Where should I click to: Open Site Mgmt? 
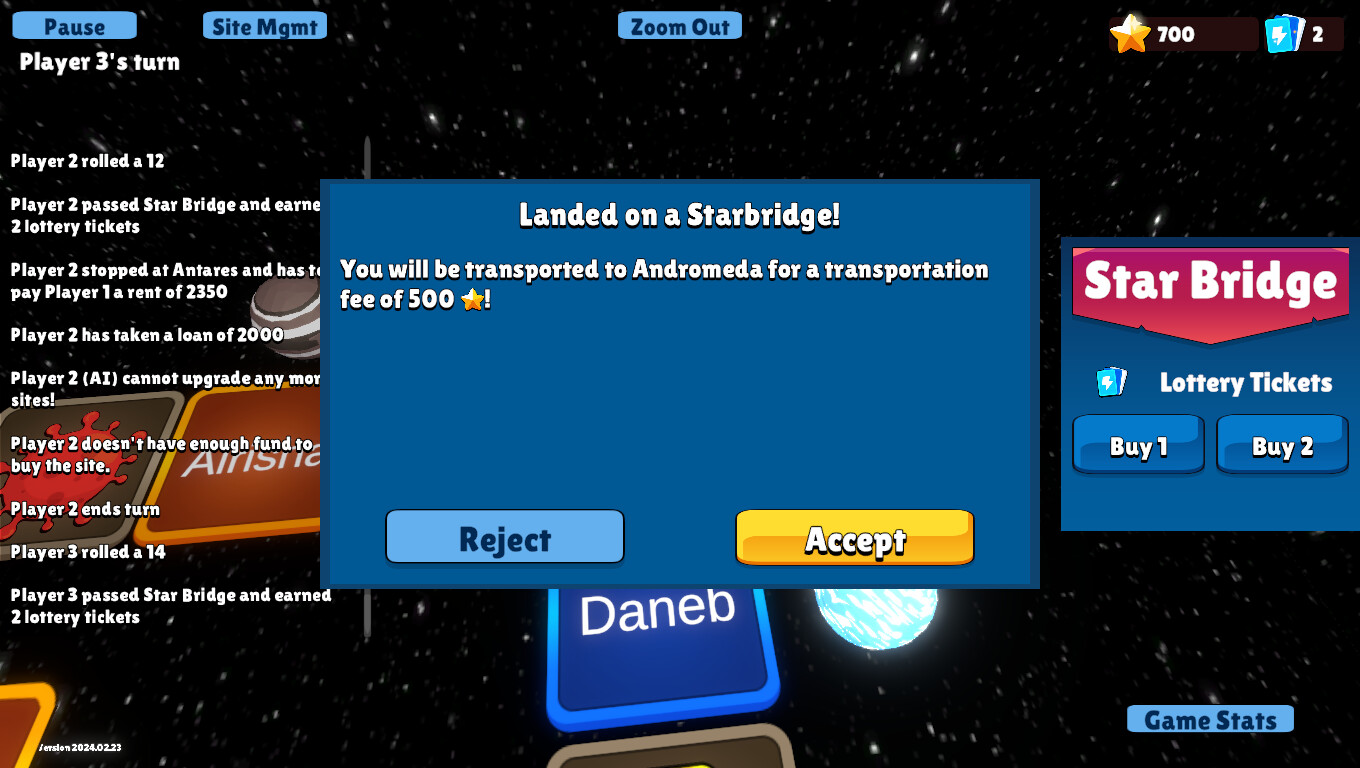pos(264,25)
